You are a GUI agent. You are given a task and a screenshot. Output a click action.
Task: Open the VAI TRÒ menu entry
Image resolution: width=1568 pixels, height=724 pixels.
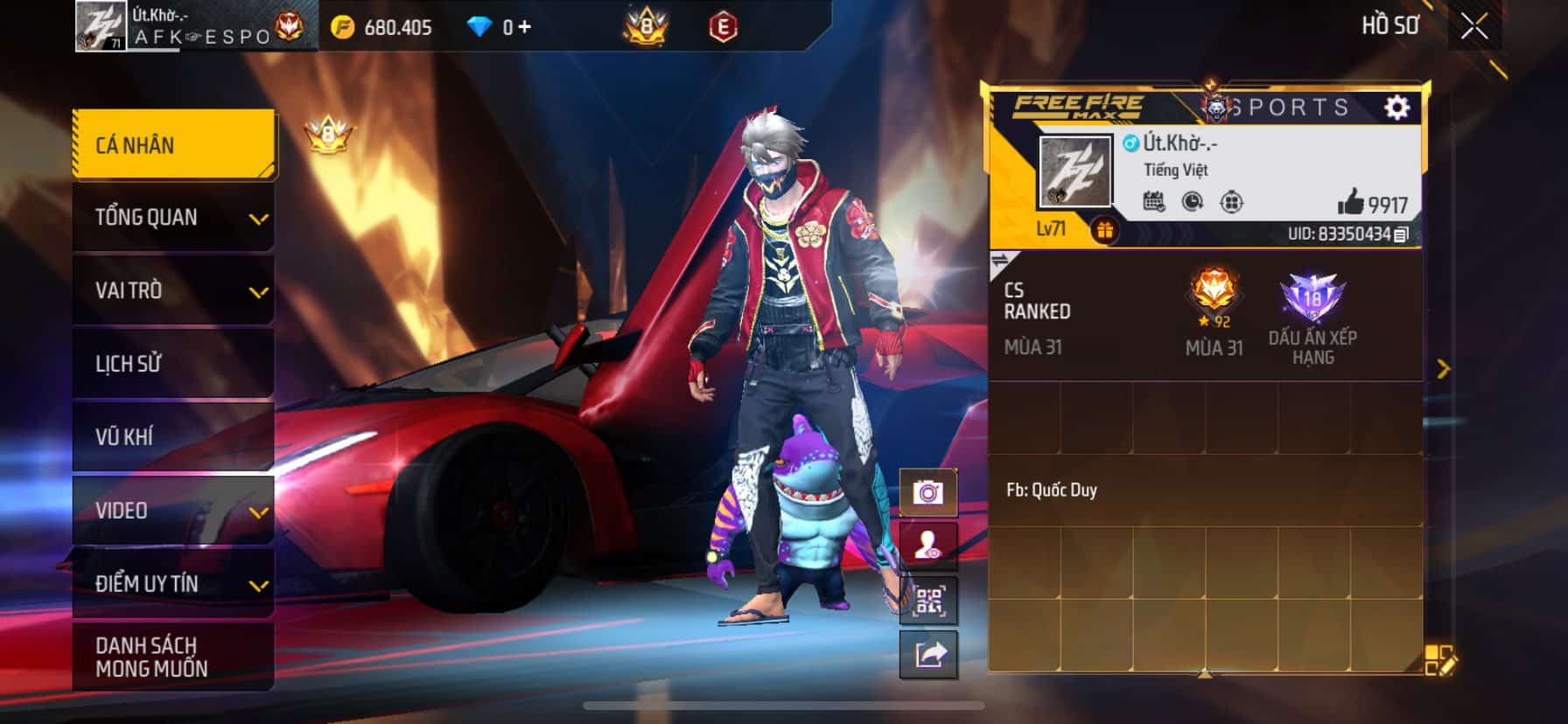173,290
